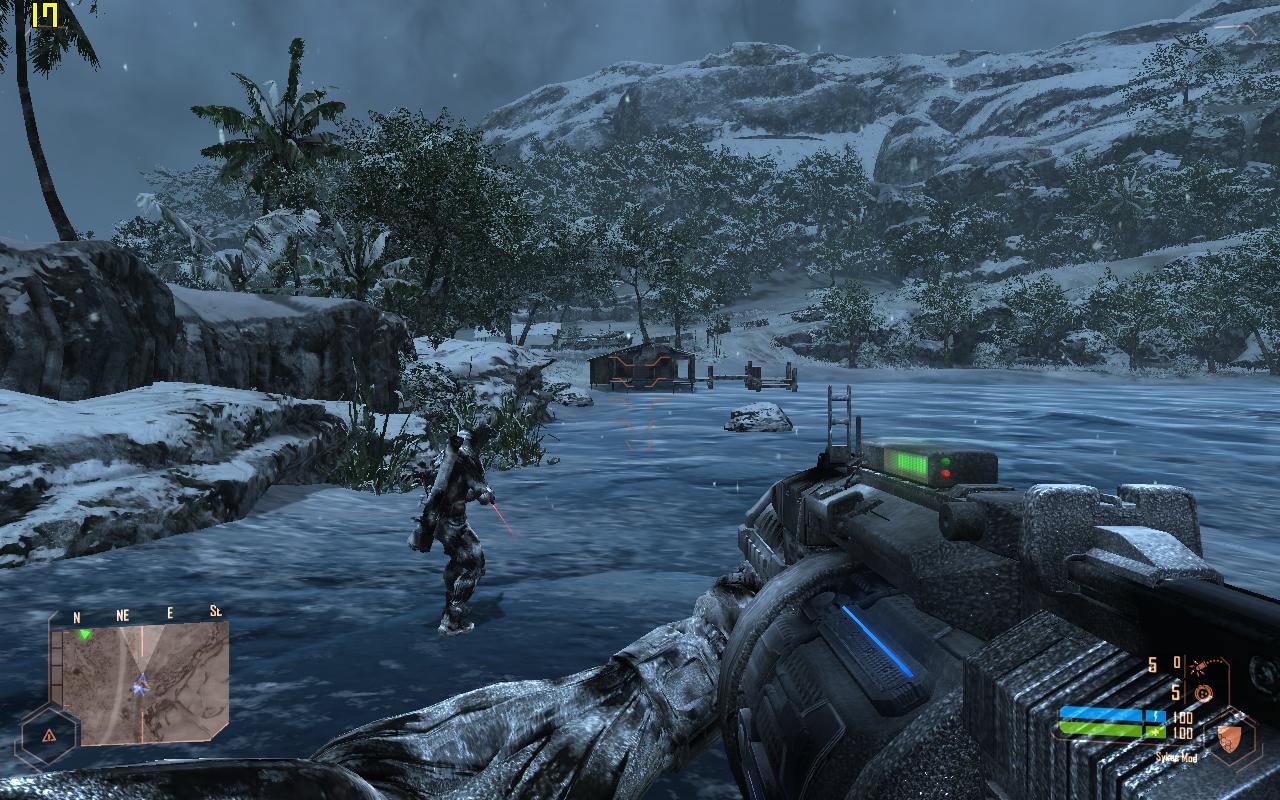Click the orange-highlighted hut across the water
The width and height of the screenshot is (1280, 800).
[640, 368]
